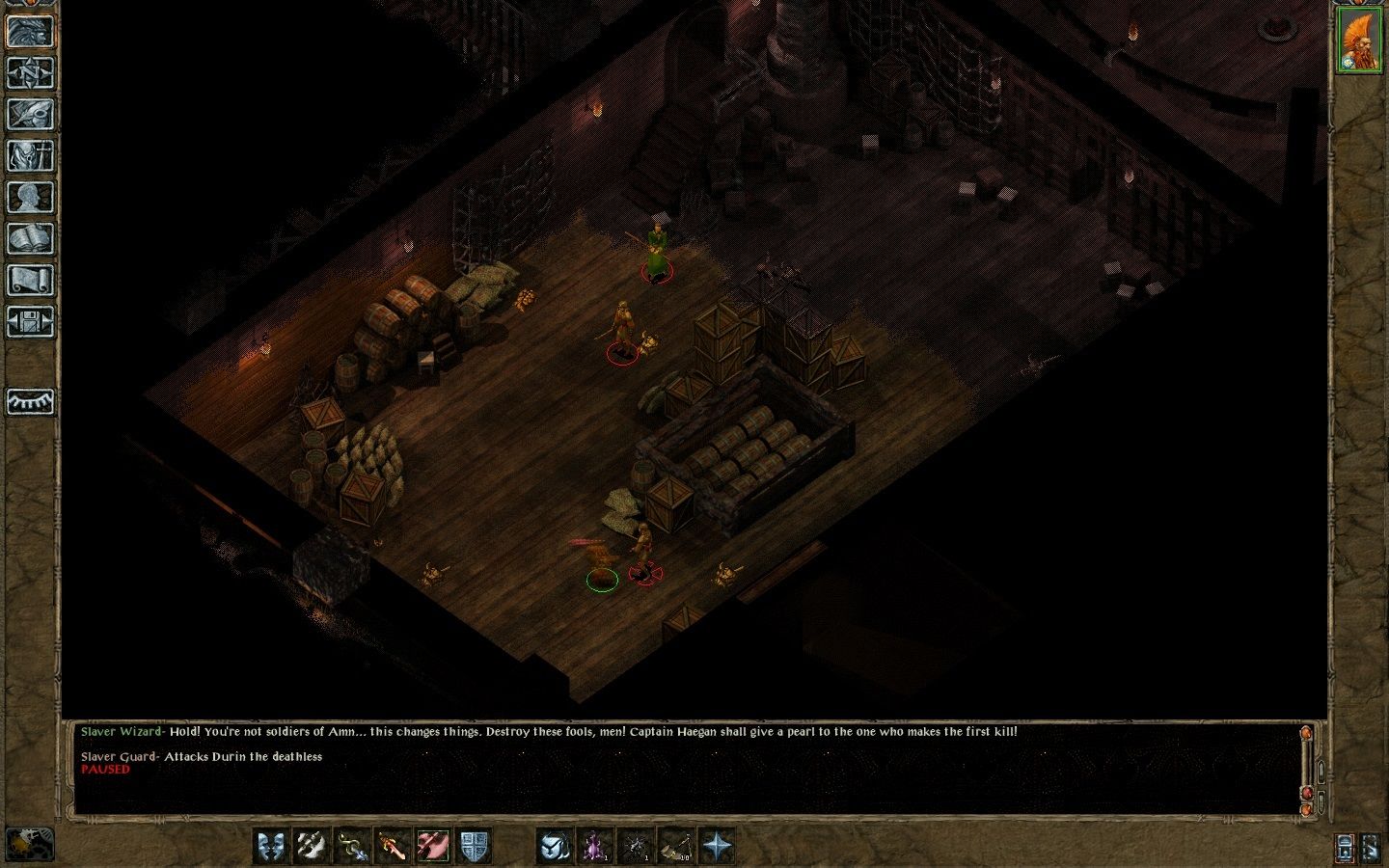Use the purple potion quick item
1389x868 pixels.
[594, 846]
